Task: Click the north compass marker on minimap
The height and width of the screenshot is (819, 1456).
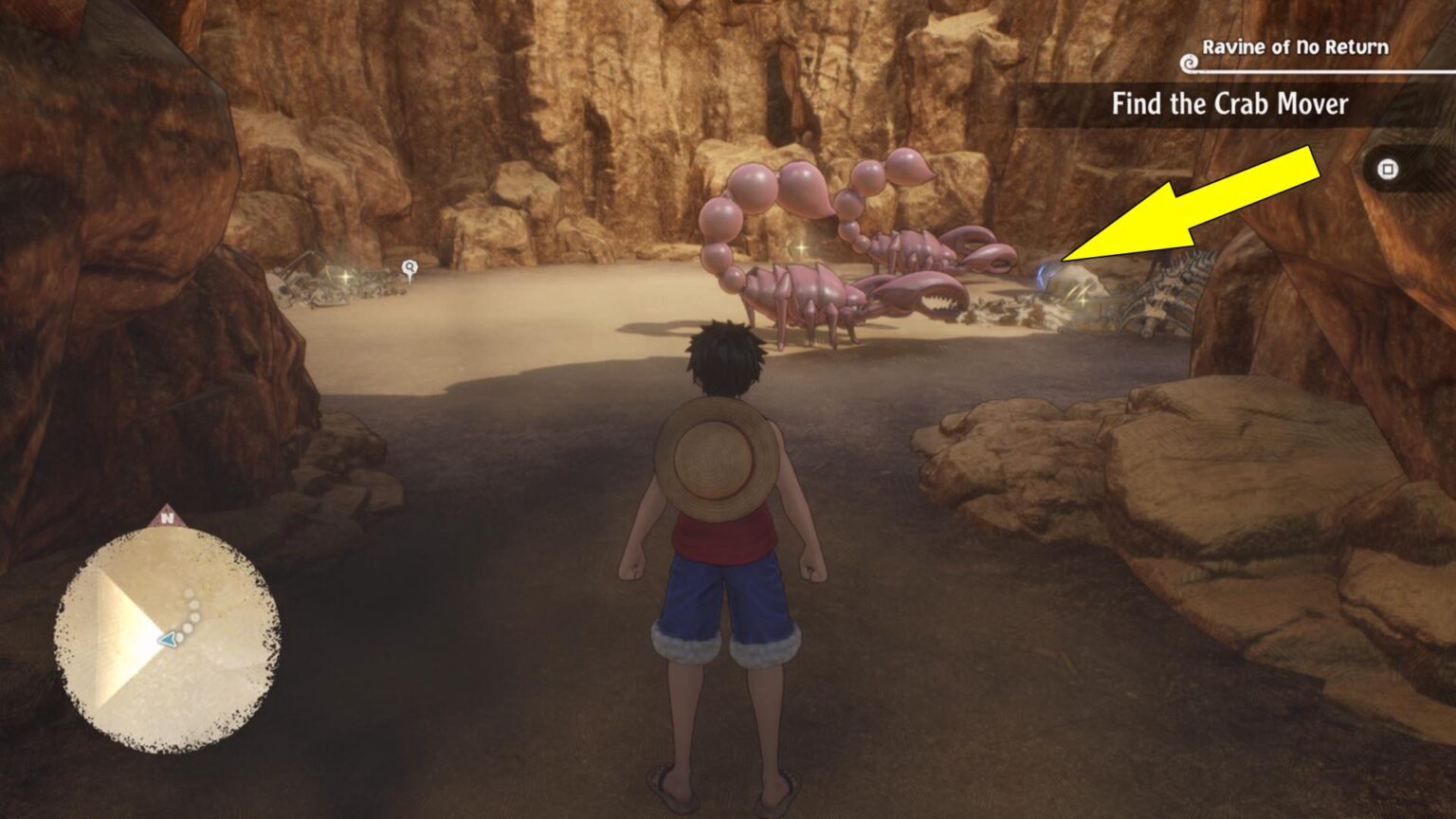Action: coord(167,518)
